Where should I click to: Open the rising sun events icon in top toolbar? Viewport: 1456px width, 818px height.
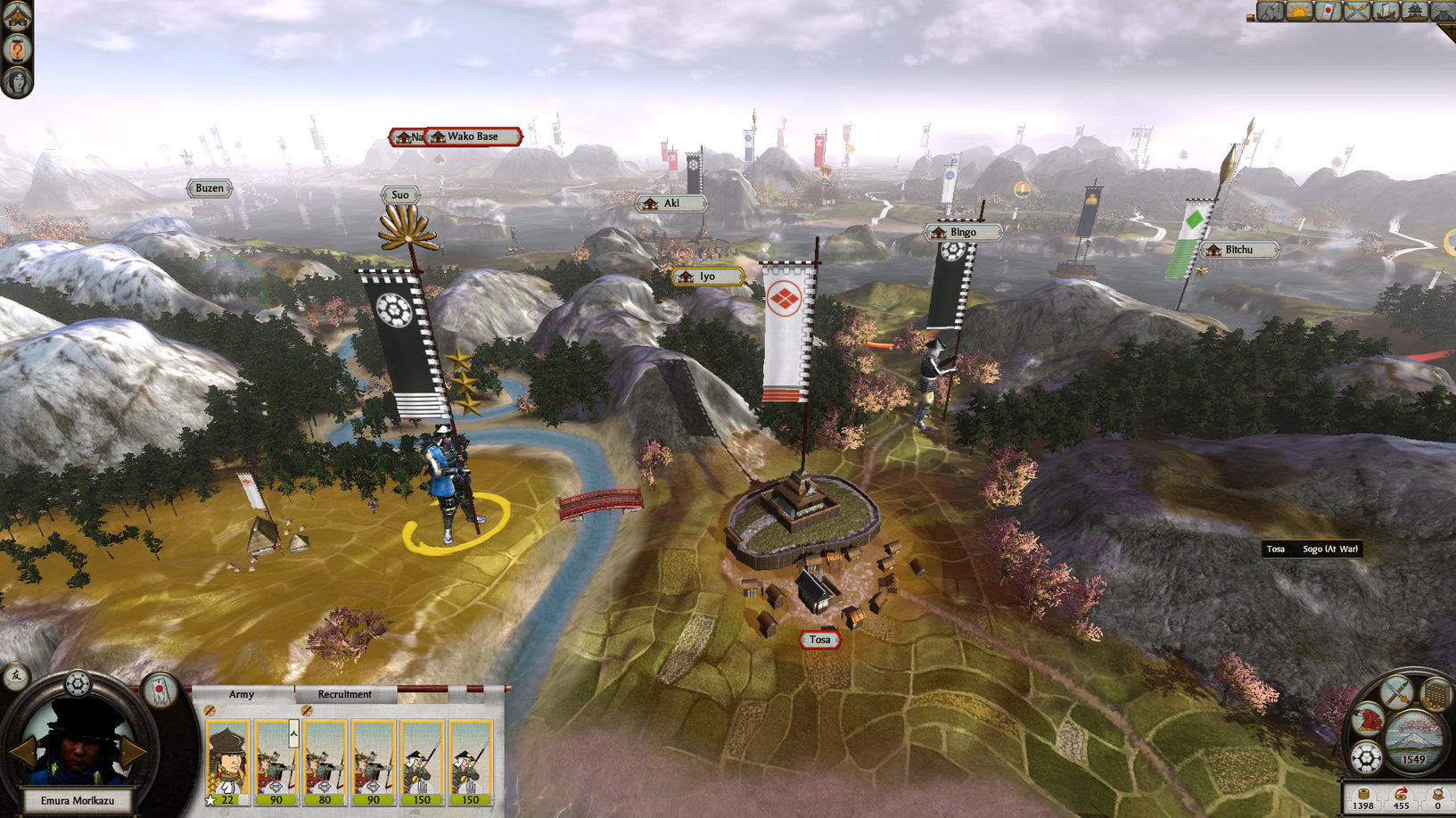point(1297,11)
